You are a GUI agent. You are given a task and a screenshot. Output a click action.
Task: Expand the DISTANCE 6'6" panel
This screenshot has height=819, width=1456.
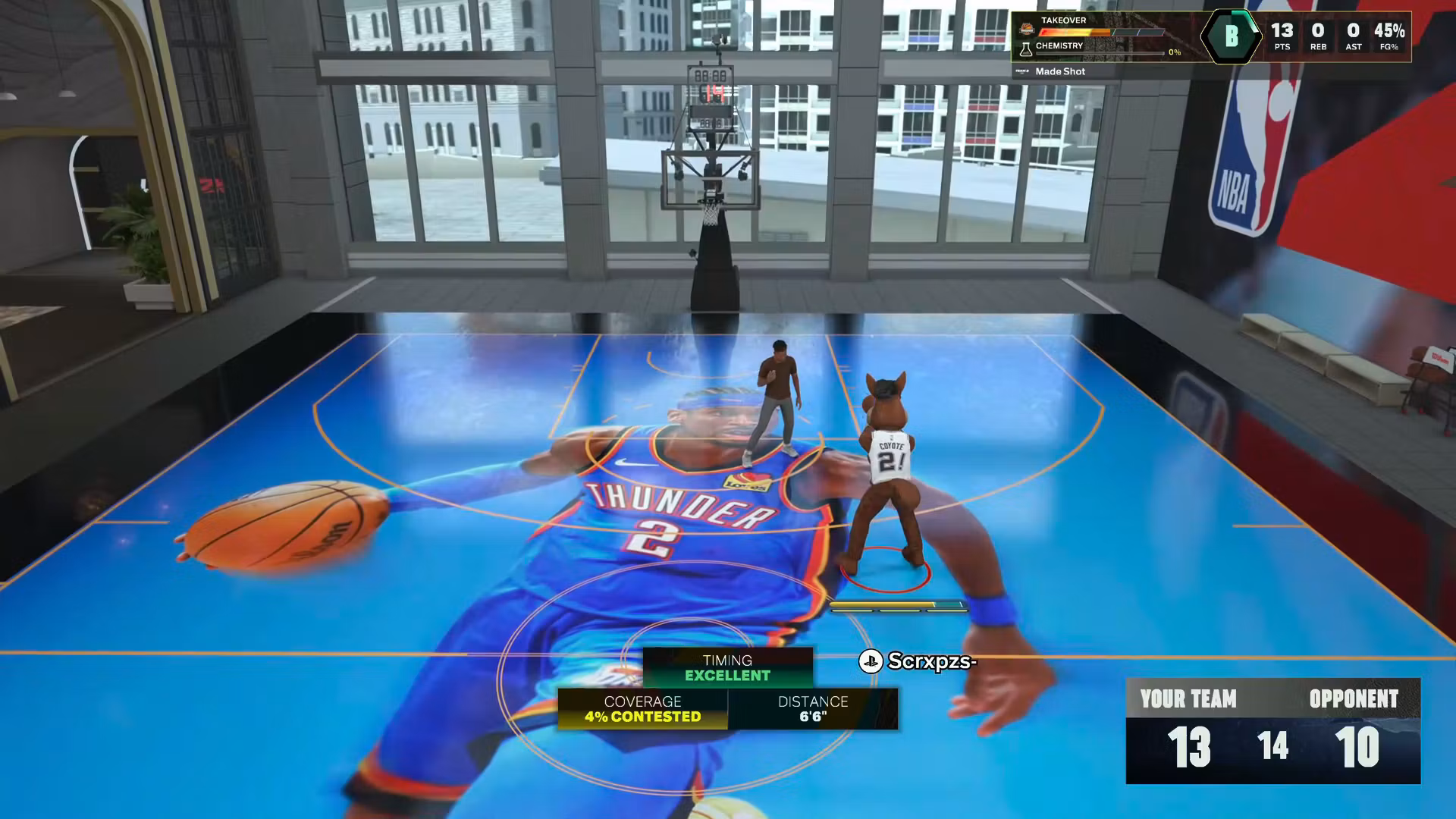click(813, 710)
